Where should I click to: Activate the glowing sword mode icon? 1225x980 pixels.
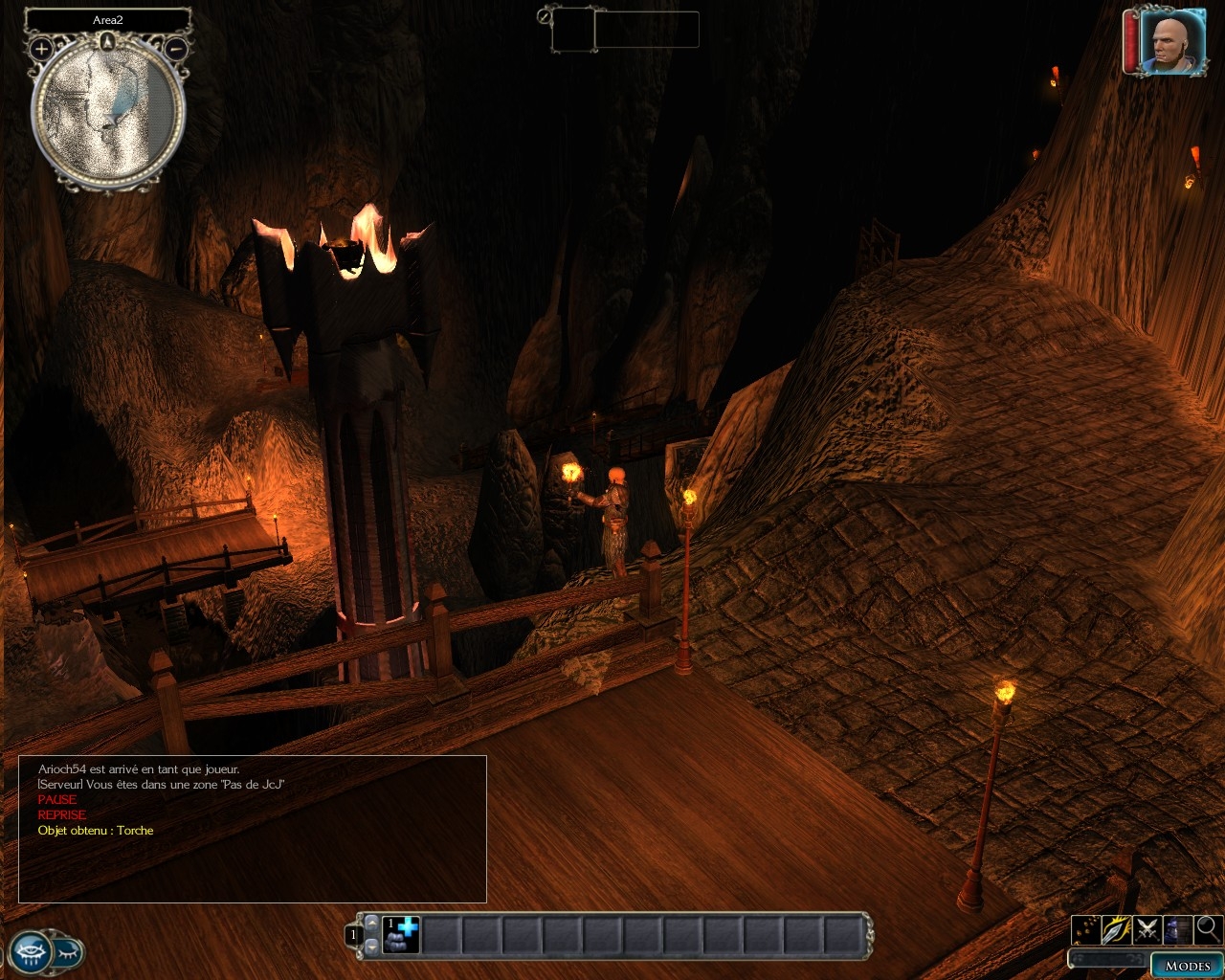tap(1116, 928)
